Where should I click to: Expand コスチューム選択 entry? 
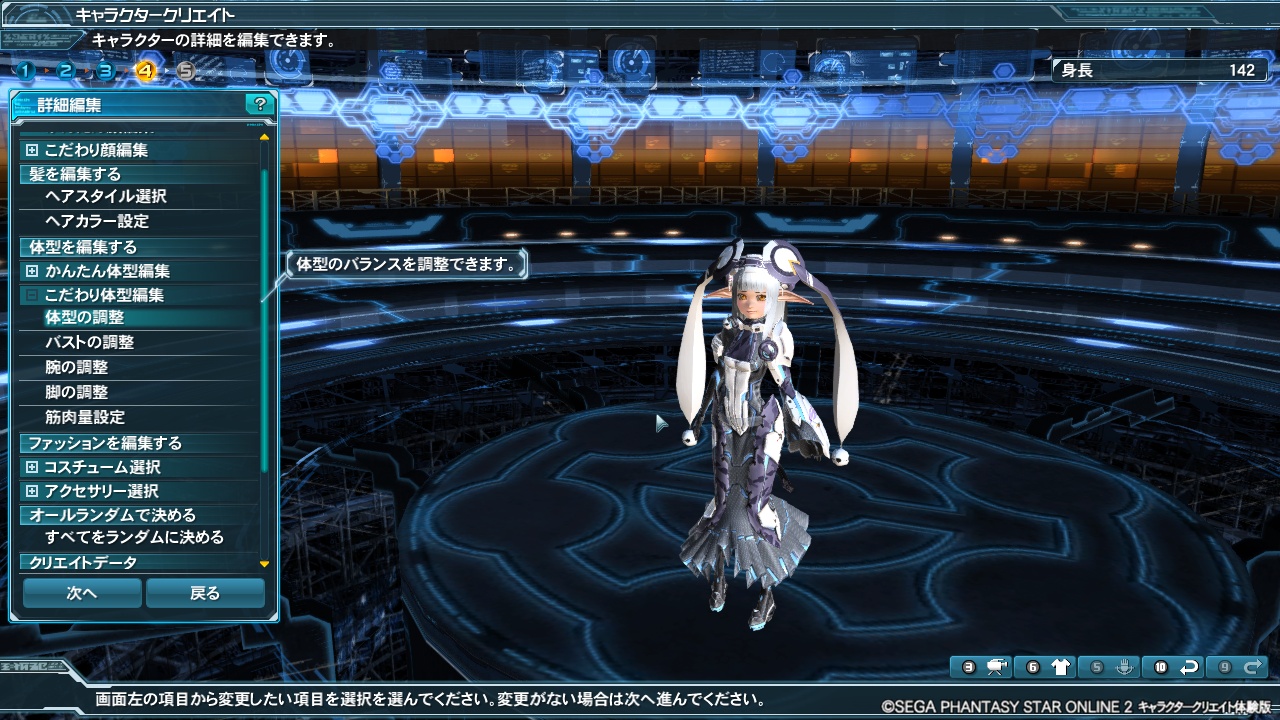click(33, 467)
